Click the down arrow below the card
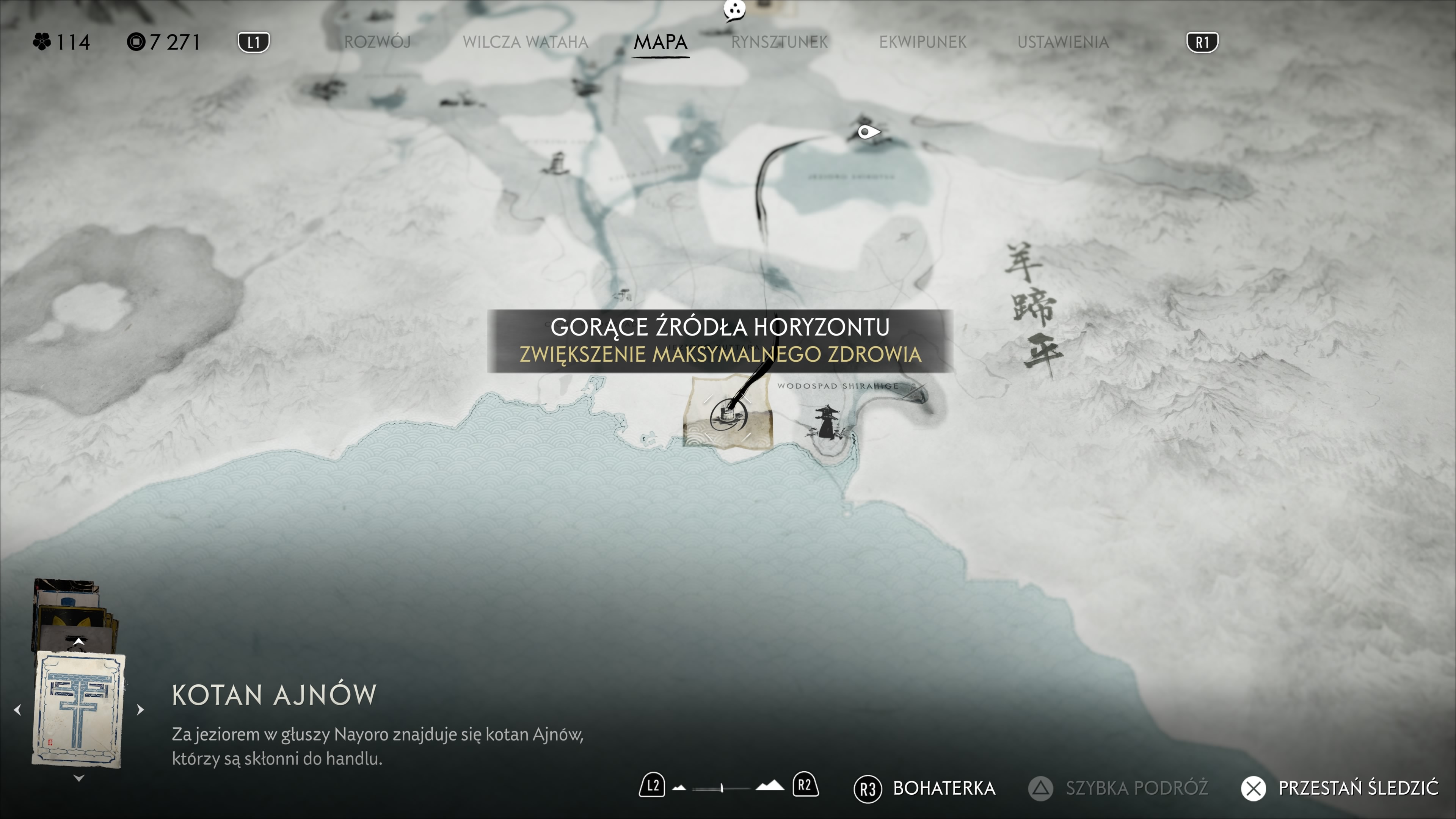Image resolution: width=1456 pixels, height=819 pixels. tap(79, 778)
